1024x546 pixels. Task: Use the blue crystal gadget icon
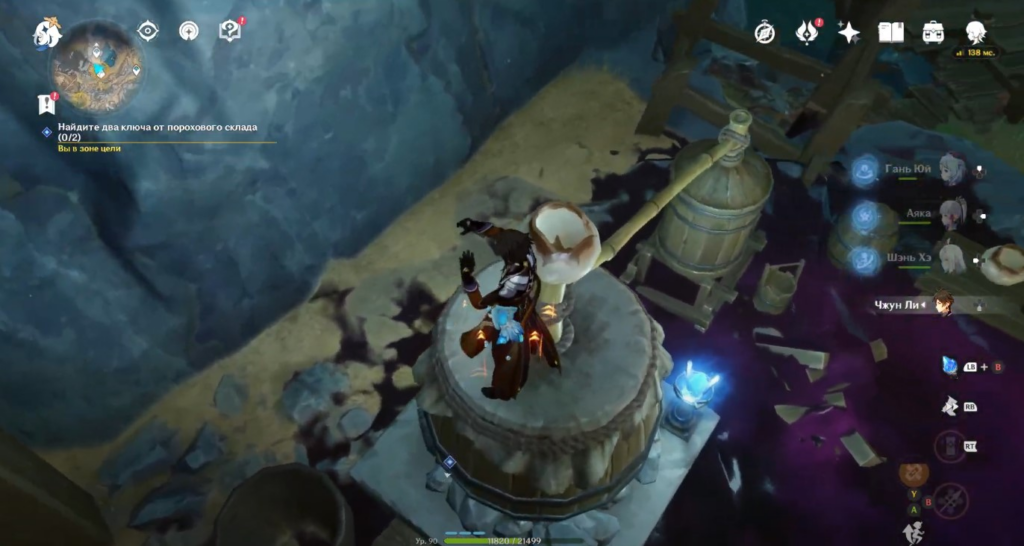[950, 366]
